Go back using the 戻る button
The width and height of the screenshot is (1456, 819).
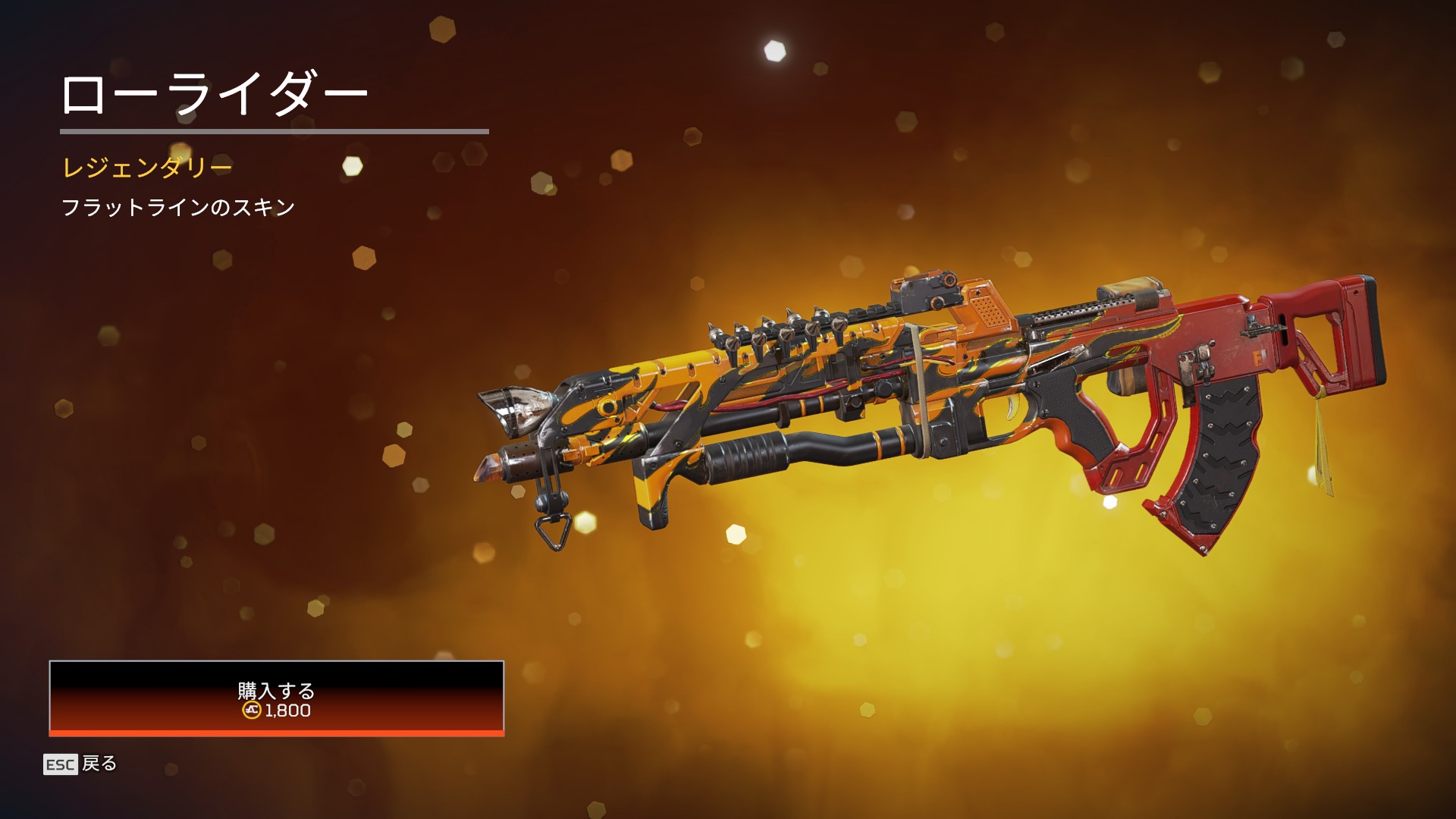pyautogui.click(x=82, y=764)
